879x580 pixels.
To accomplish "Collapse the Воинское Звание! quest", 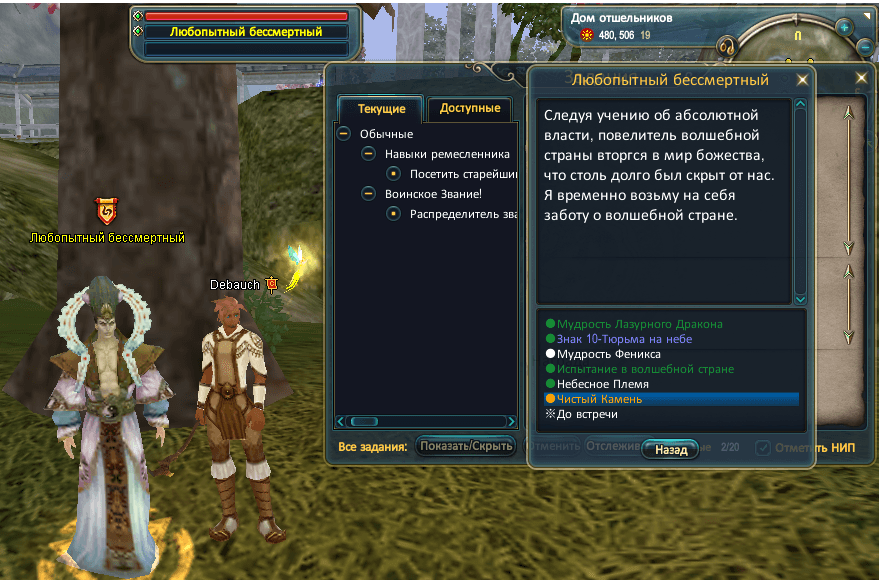I will [x=368, y=194].
